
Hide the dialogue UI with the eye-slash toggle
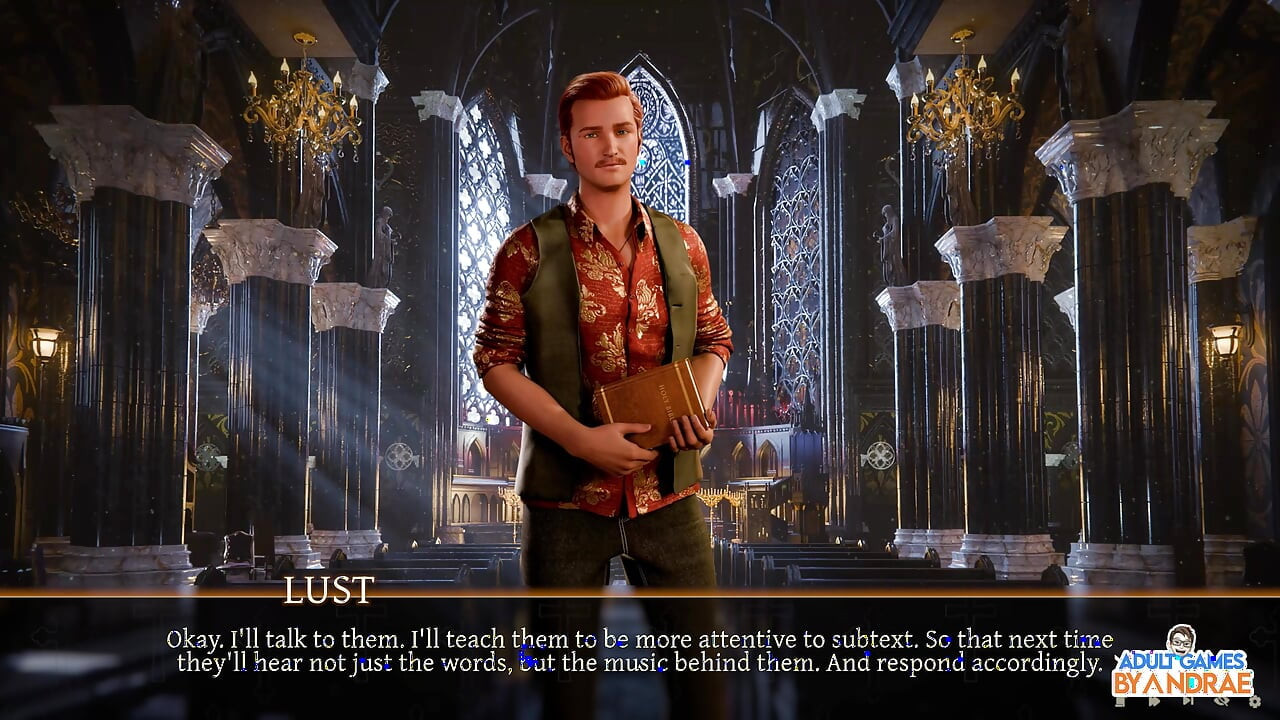click(x=1222, y=702)
